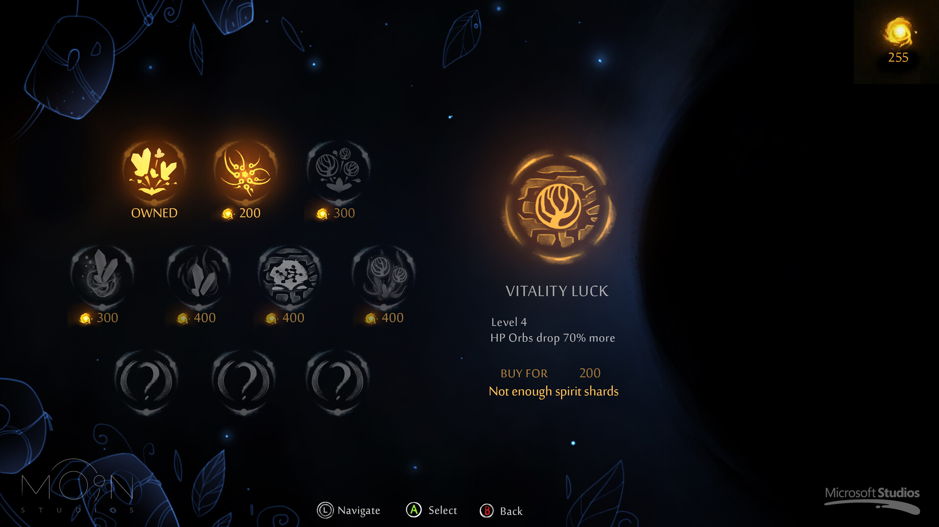Select the flaming crystal upgrade costing 400
The height and width of the screenshot is (527, 939).
pyautogui.click(x=198, y=275)
